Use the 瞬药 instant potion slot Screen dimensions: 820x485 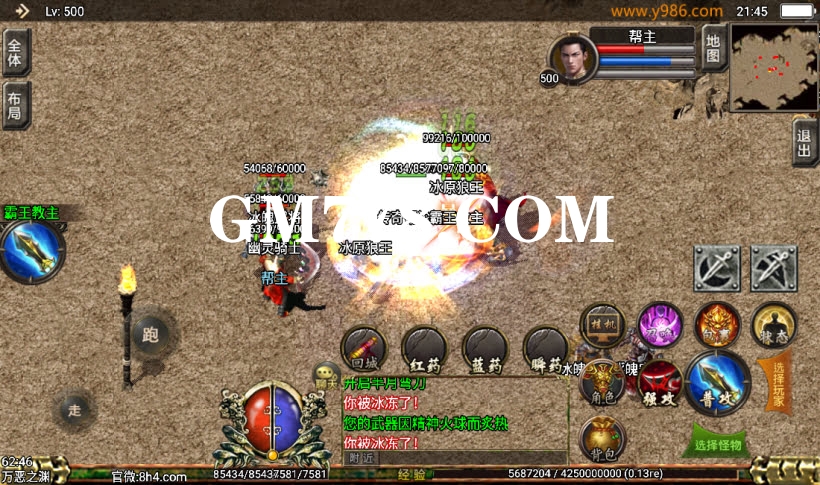[545, 349]
